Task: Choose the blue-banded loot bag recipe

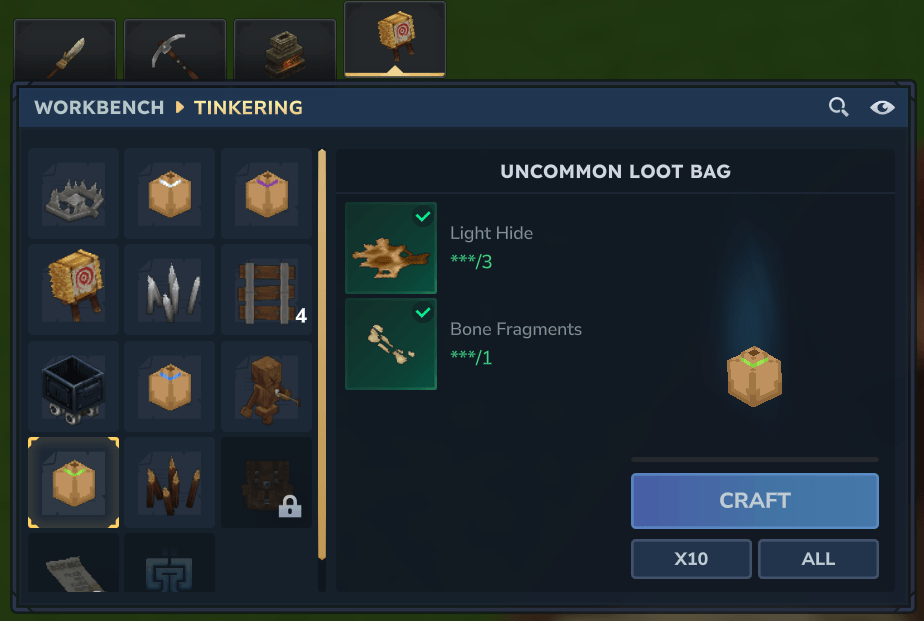Action: [x=169, y=385]
